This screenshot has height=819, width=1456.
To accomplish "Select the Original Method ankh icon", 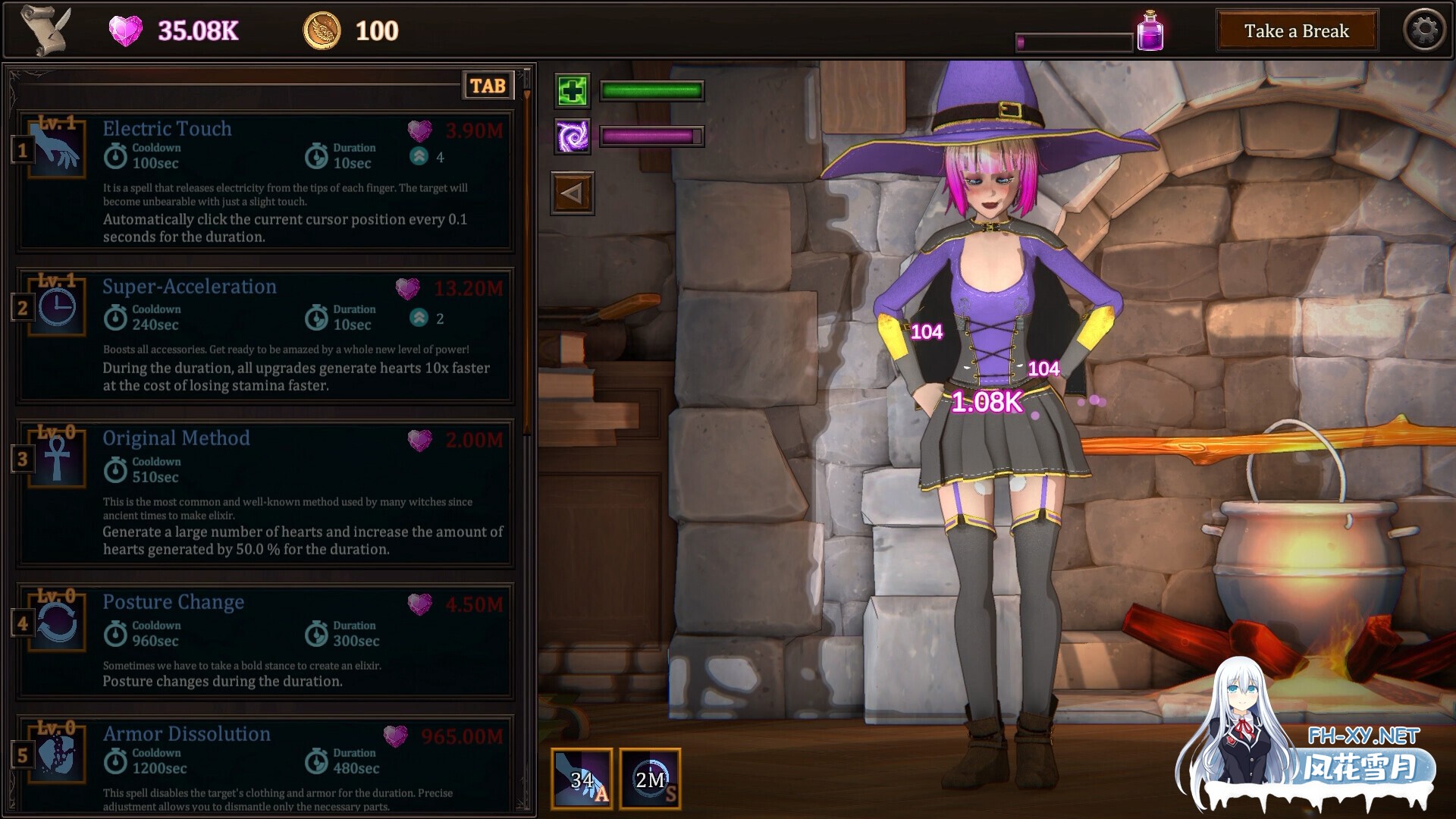I will [55, 459].
